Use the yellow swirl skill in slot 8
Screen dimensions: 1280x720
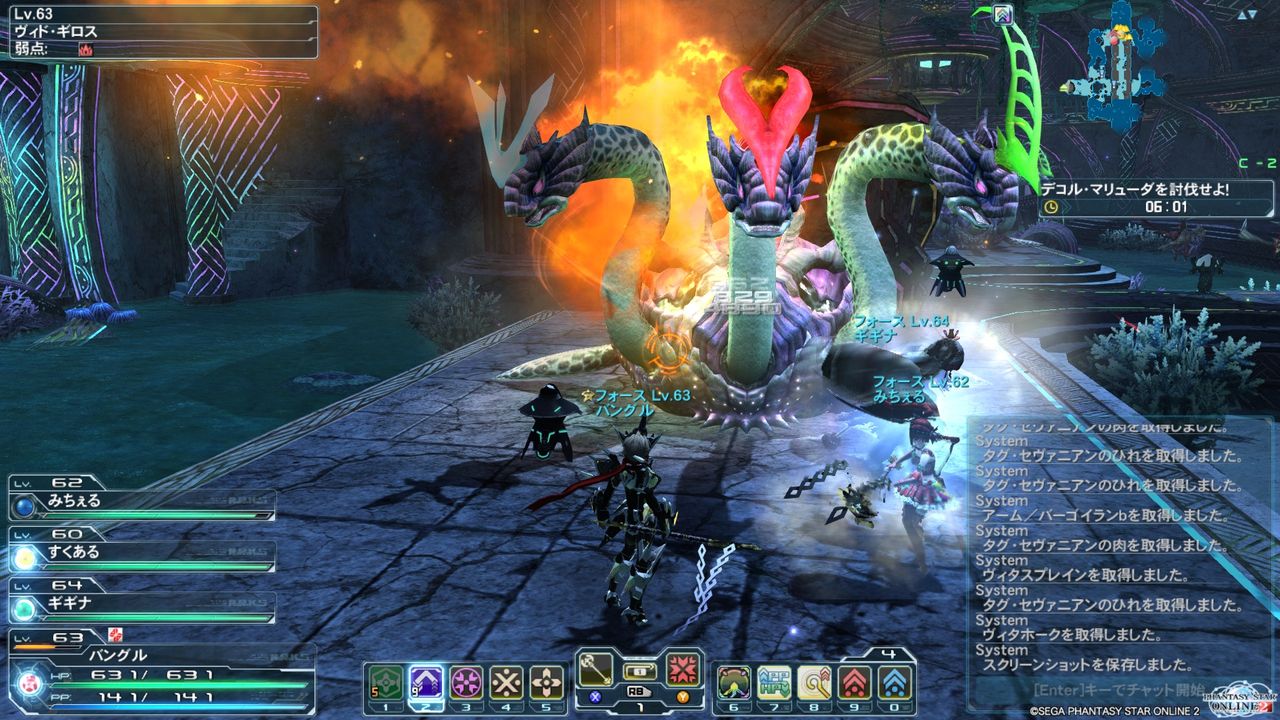814,682
